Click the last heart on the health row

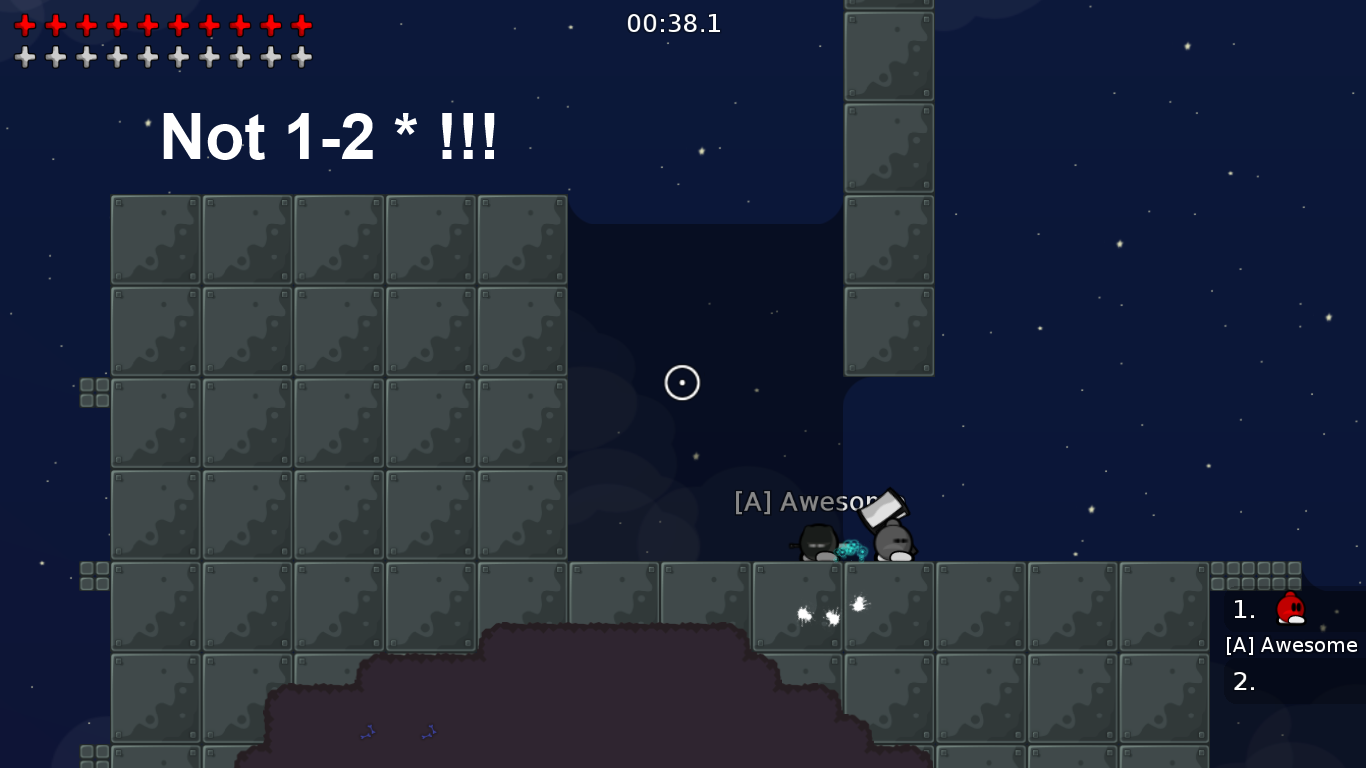pos(301,25)
